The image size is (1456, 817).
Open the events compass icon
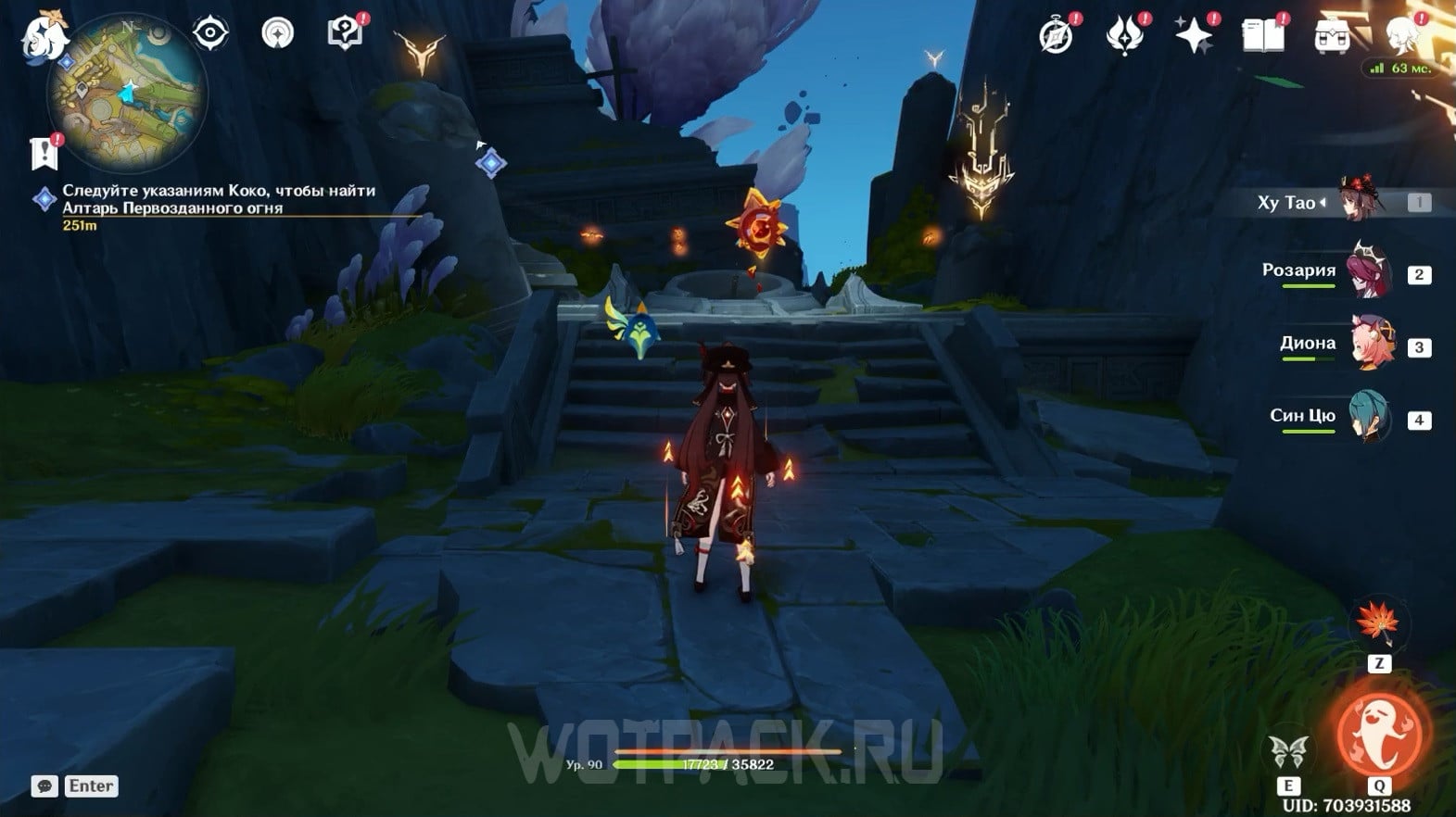1057,36
